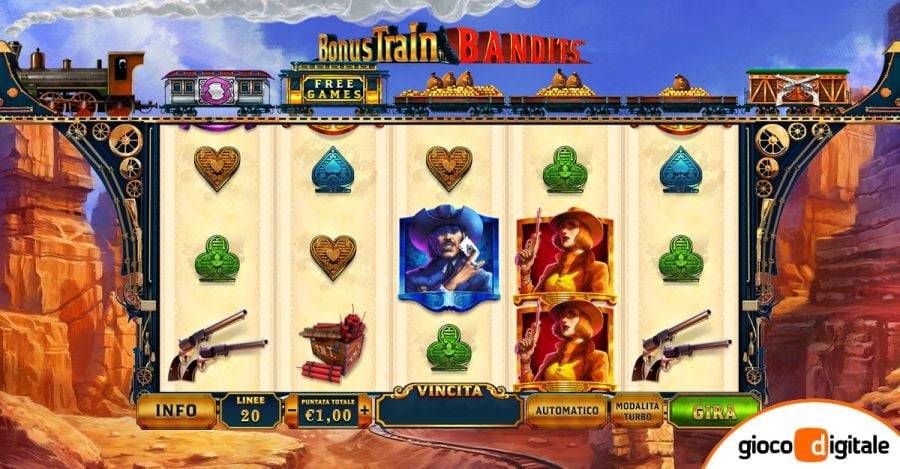
Task: Open the INFO paytable
Action: [176, 409]
